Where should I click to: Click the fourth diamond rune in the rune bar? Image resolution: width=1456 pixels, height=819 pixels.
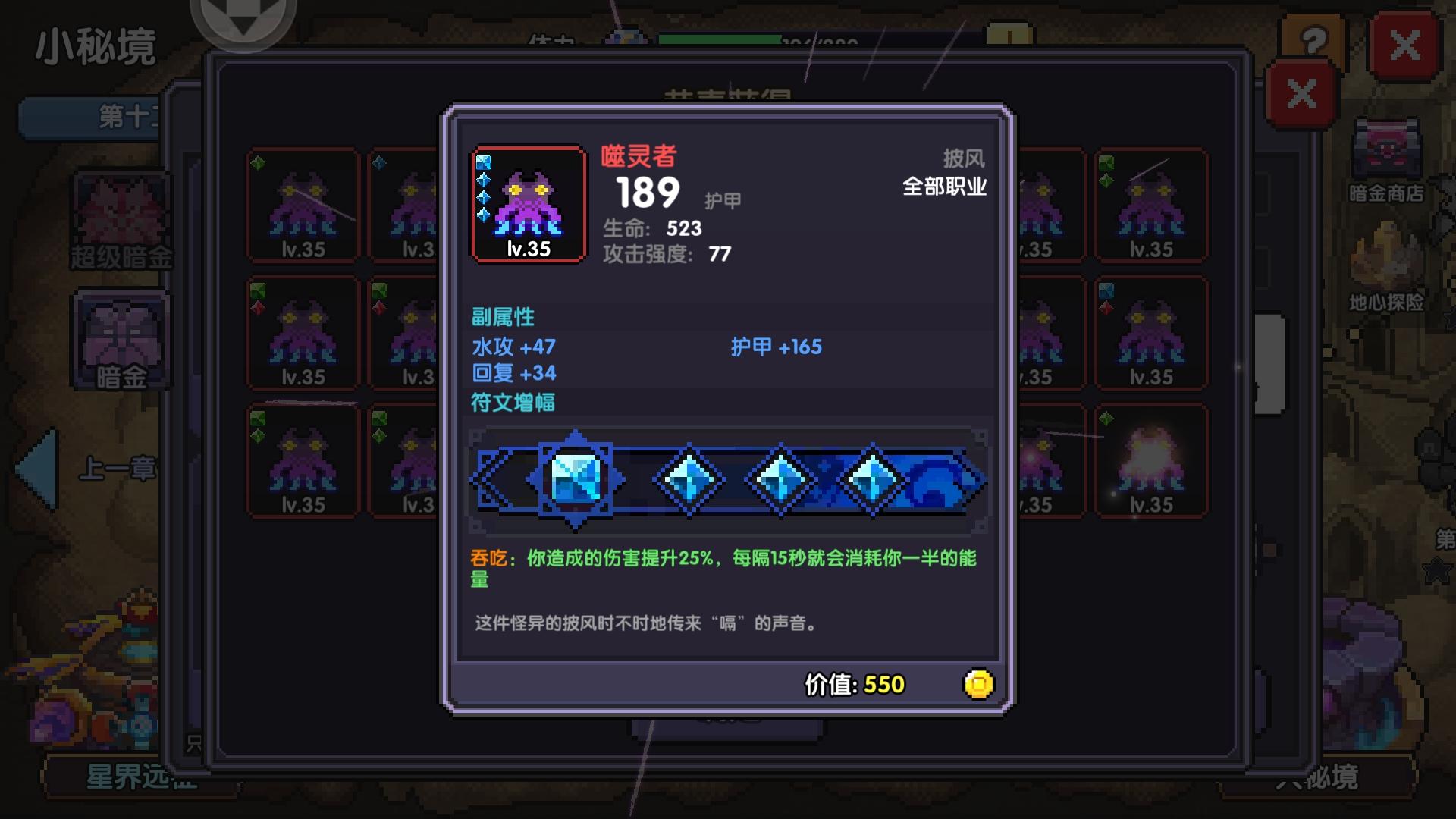point(874,479)
